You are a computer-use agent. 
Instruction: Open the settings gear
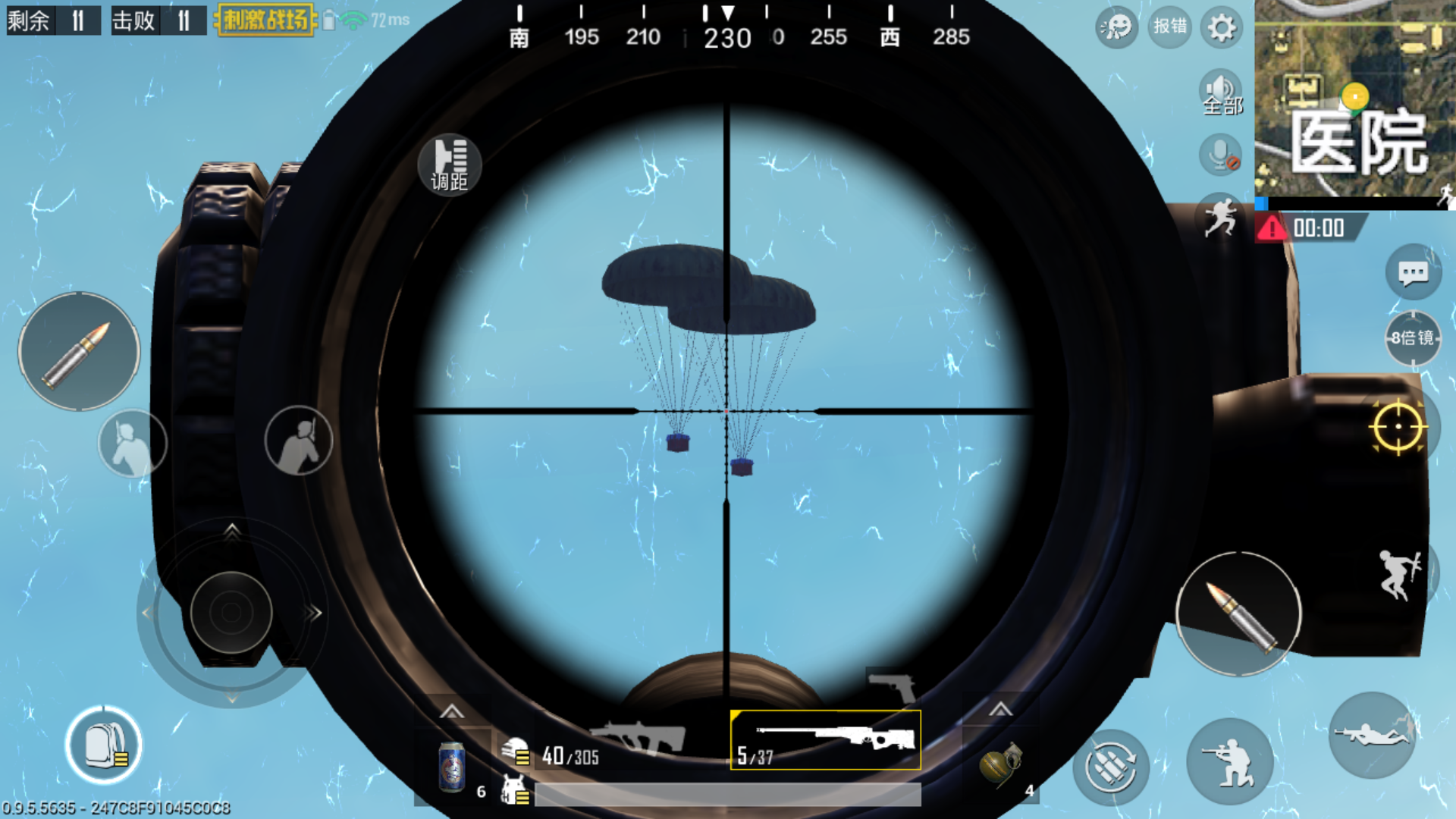coord(1221,27)
